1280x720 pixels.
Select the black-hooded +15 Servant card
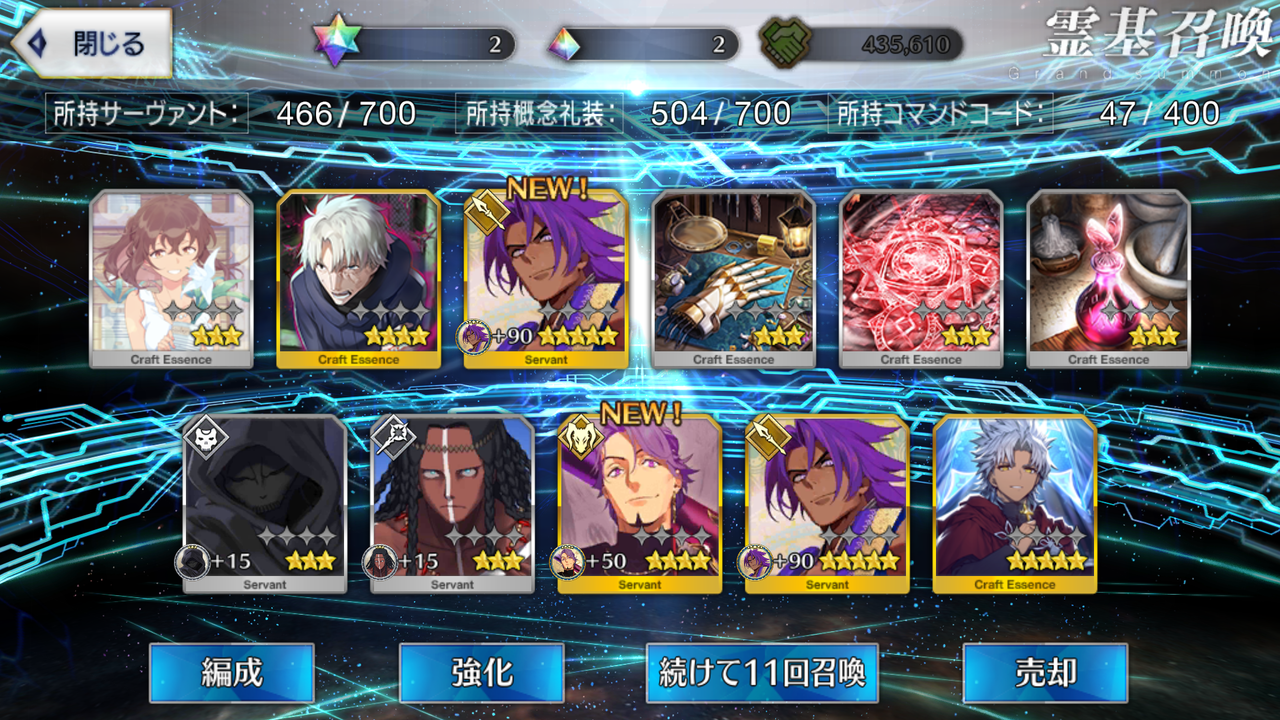[265, 504]
